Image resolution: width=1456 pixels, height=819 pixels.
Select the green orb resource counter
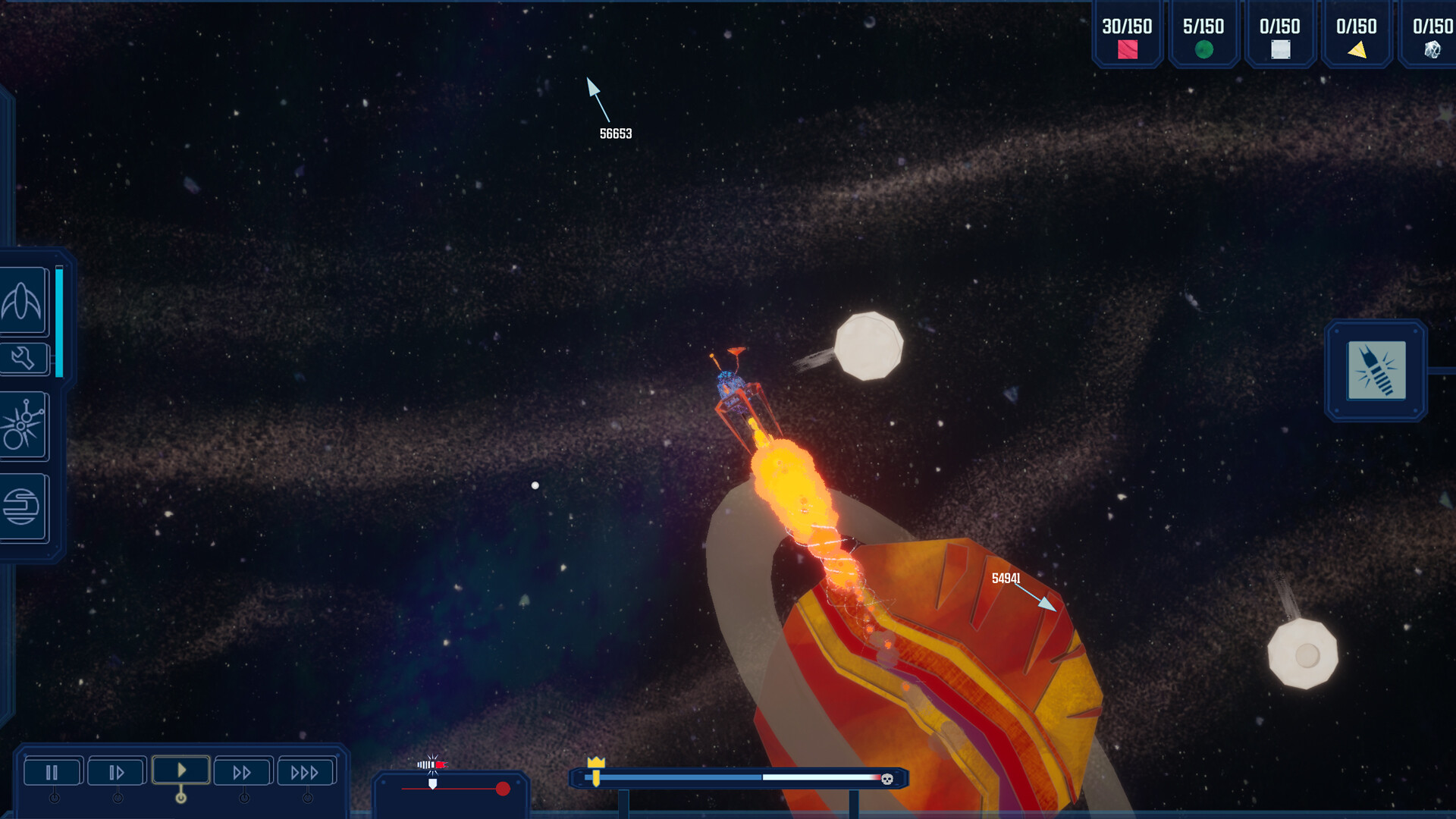click(1203, 34)
